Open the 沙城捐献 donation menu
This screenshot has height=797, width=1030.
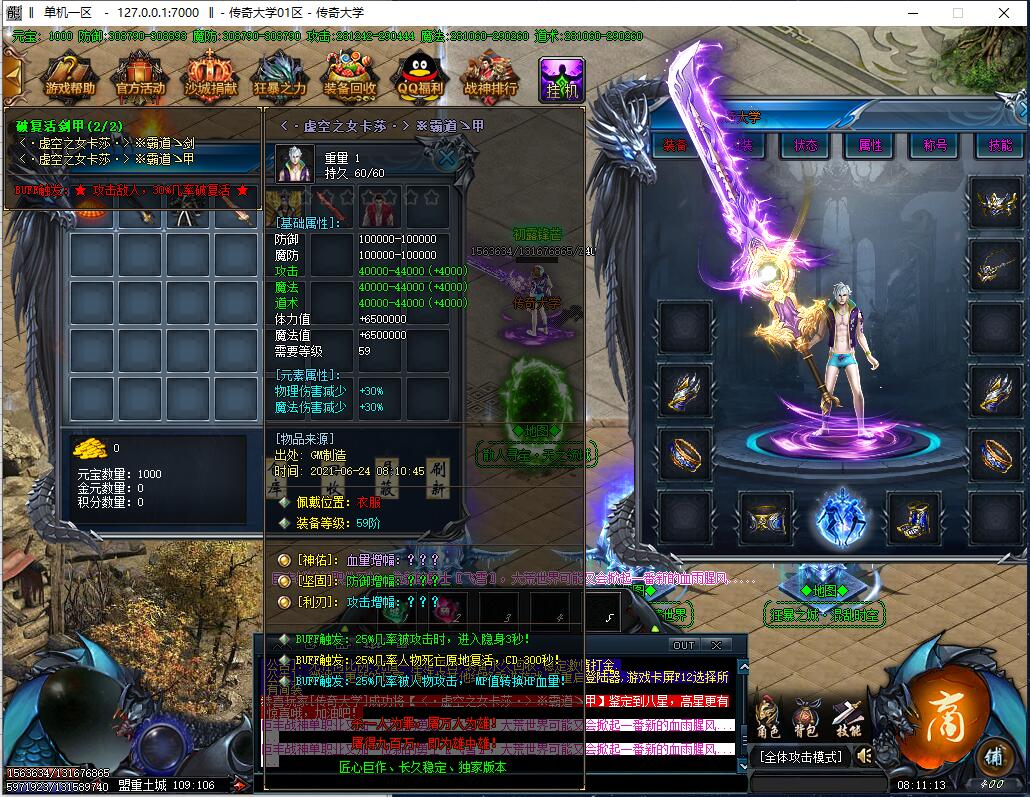(x=210, y=76)
